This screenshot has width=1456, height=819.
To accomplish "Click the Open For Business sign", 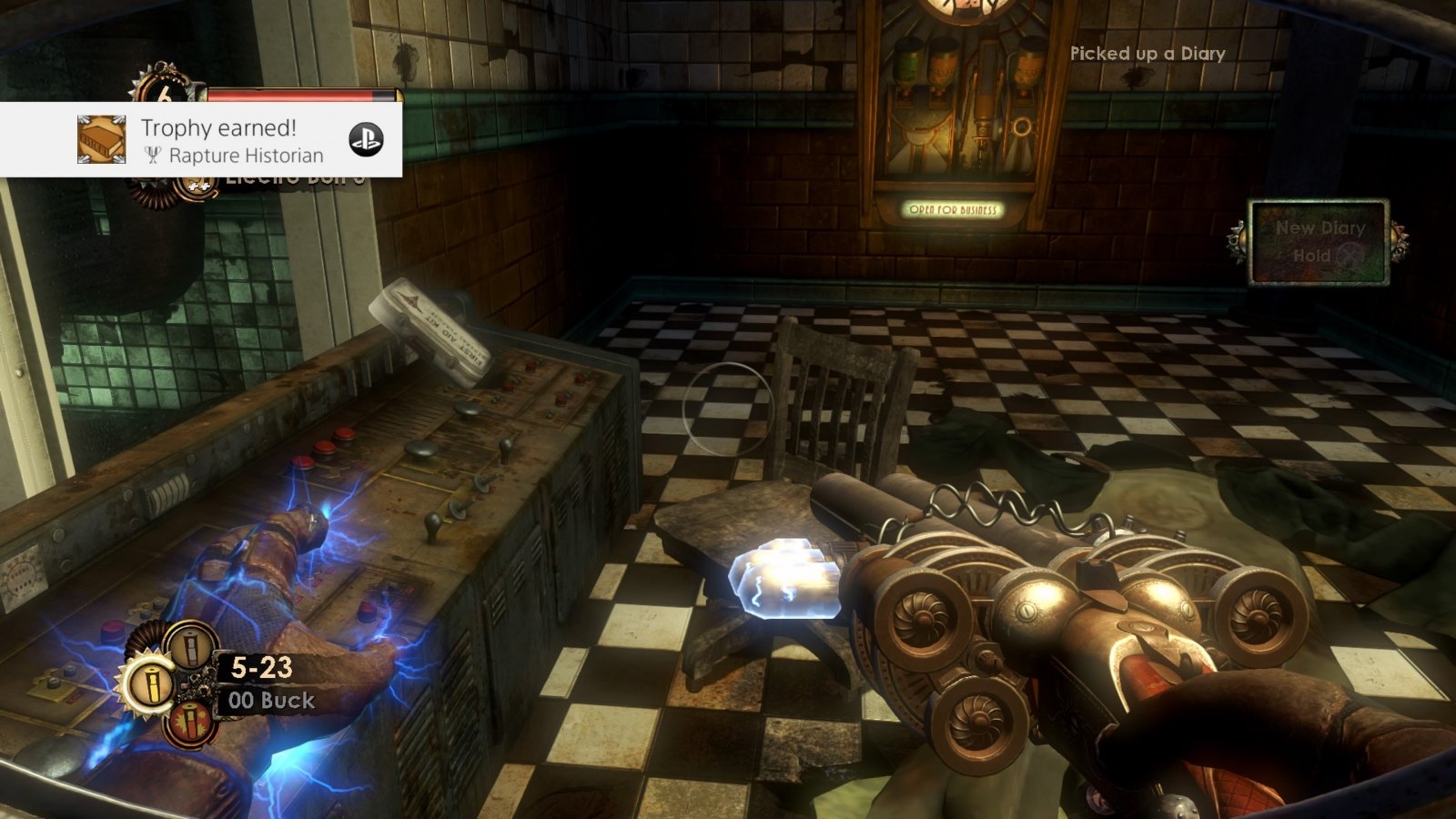I will pyautogui.click(x=955, y=207).
